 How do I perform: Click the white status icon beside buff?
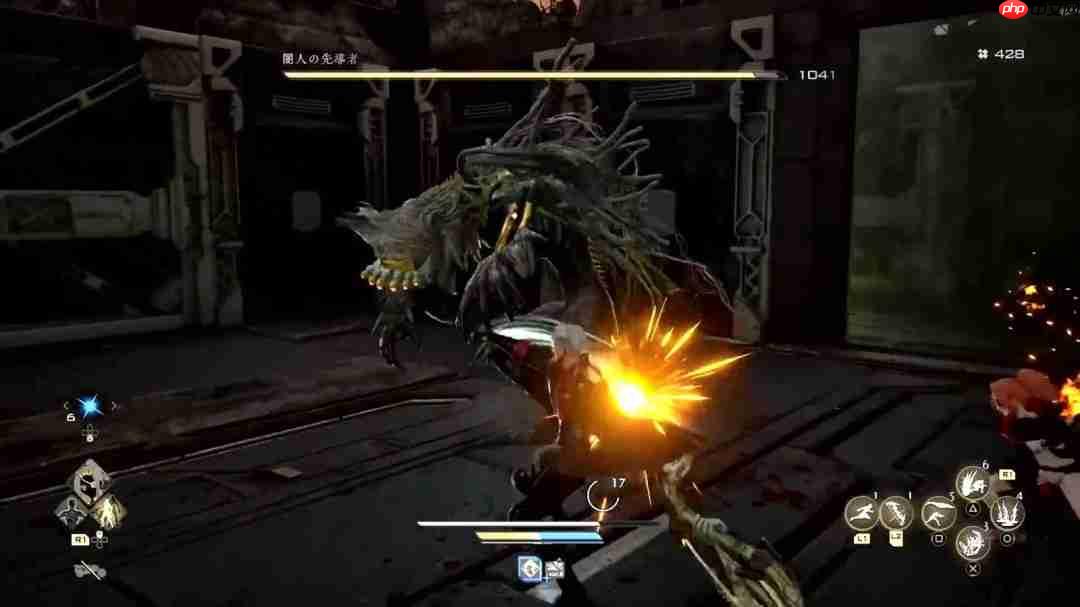(554, 570)
